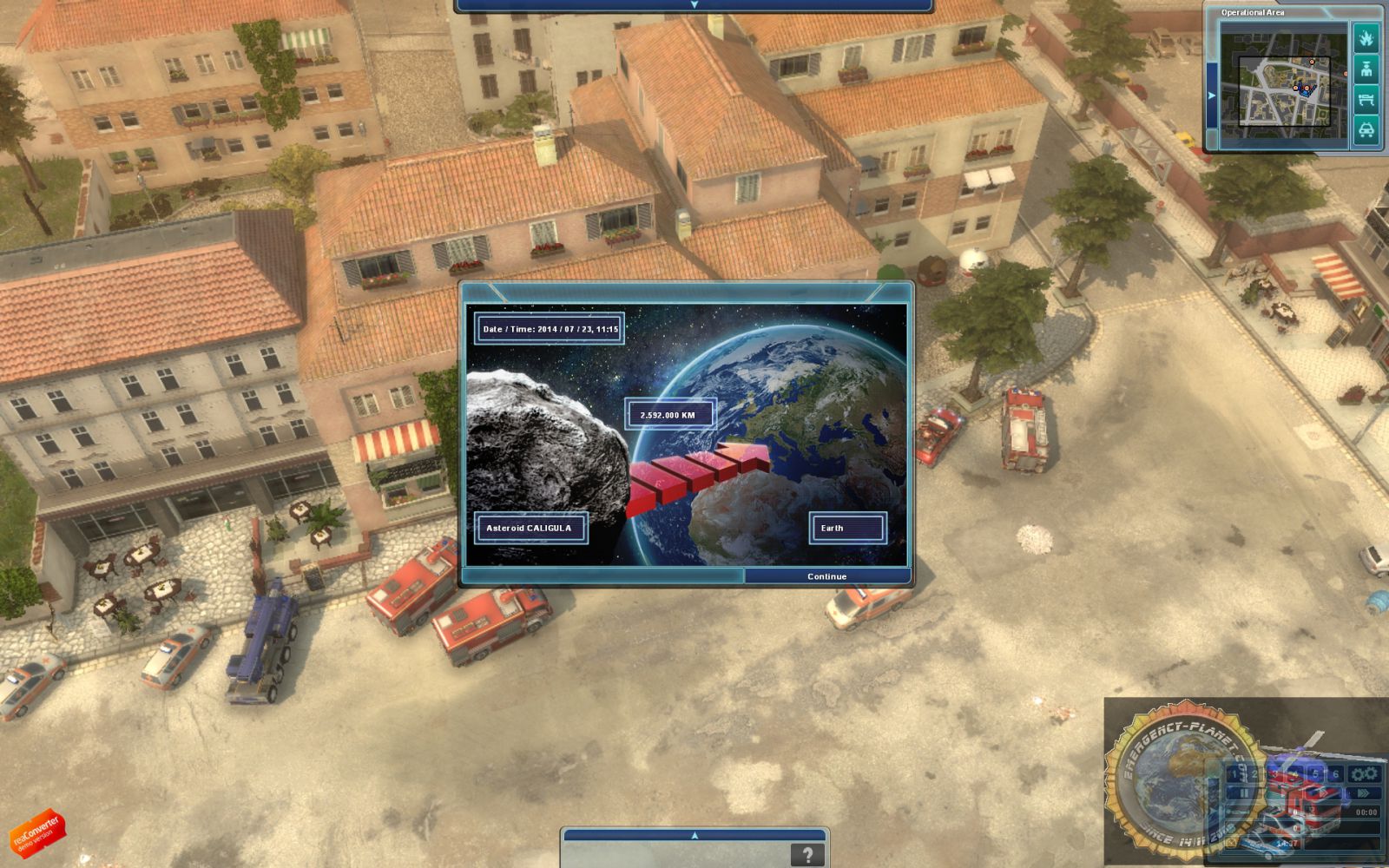Image resolution: width=1389 pixels, height=868 pixels.
Task: Continue past the asteroid briefing
Action: [x=826, y=576]
